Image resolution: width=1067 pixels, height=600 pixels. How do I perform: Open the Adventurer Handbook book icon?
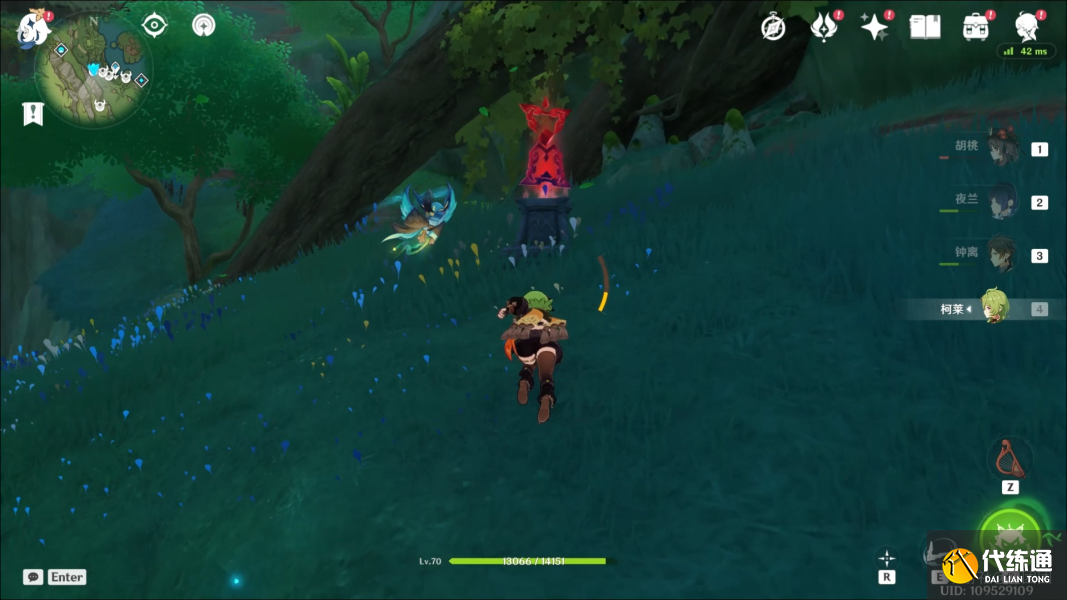pos(925,27)
